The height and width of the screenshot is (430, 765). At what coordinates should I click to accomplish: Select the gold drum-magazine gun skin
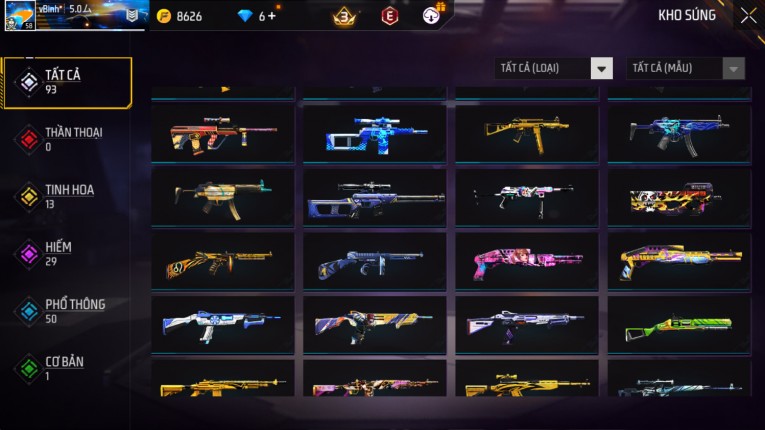click(x=222, y=261)
